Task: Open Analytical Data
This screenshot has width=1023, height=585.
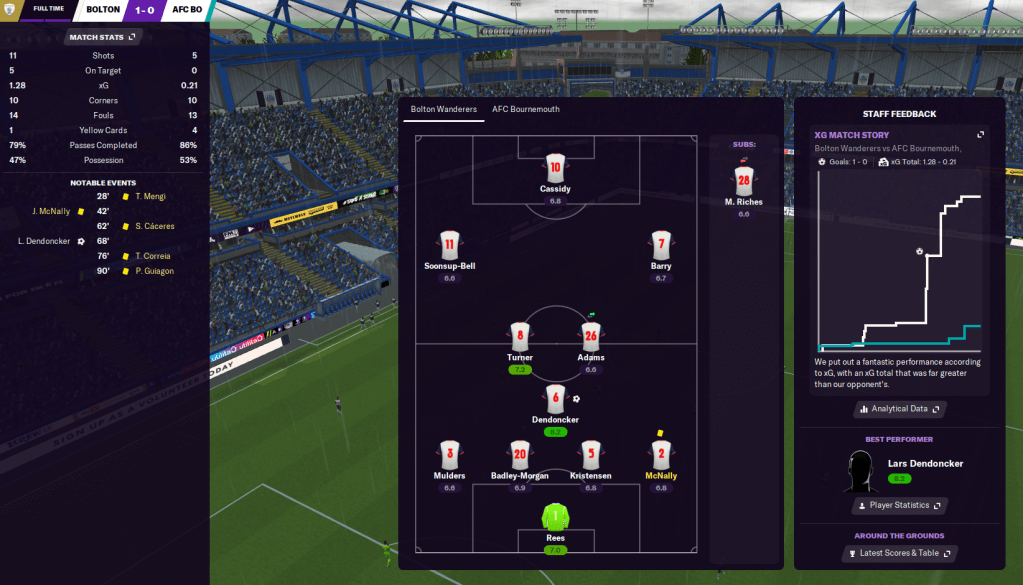Action: (900, 409)
